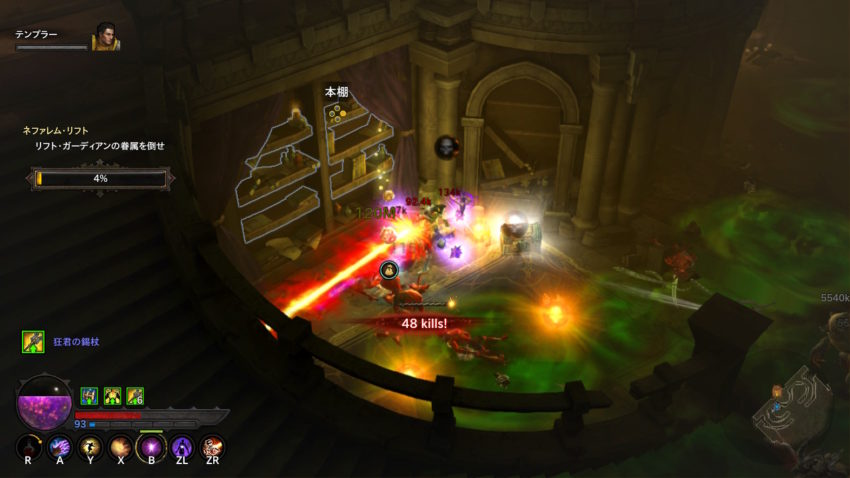The width and height of the screenshot is (850, 478).
Task: Click the yellow armored figure buff icon
Action: pyautogui.click(x=112, y=396)
